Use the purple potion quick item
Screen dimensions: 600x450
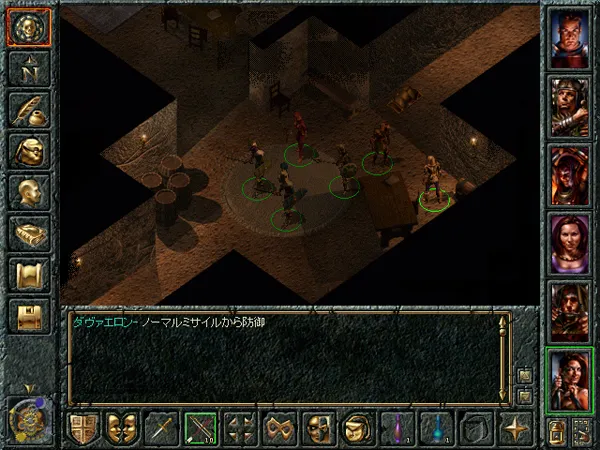(398, 428)
